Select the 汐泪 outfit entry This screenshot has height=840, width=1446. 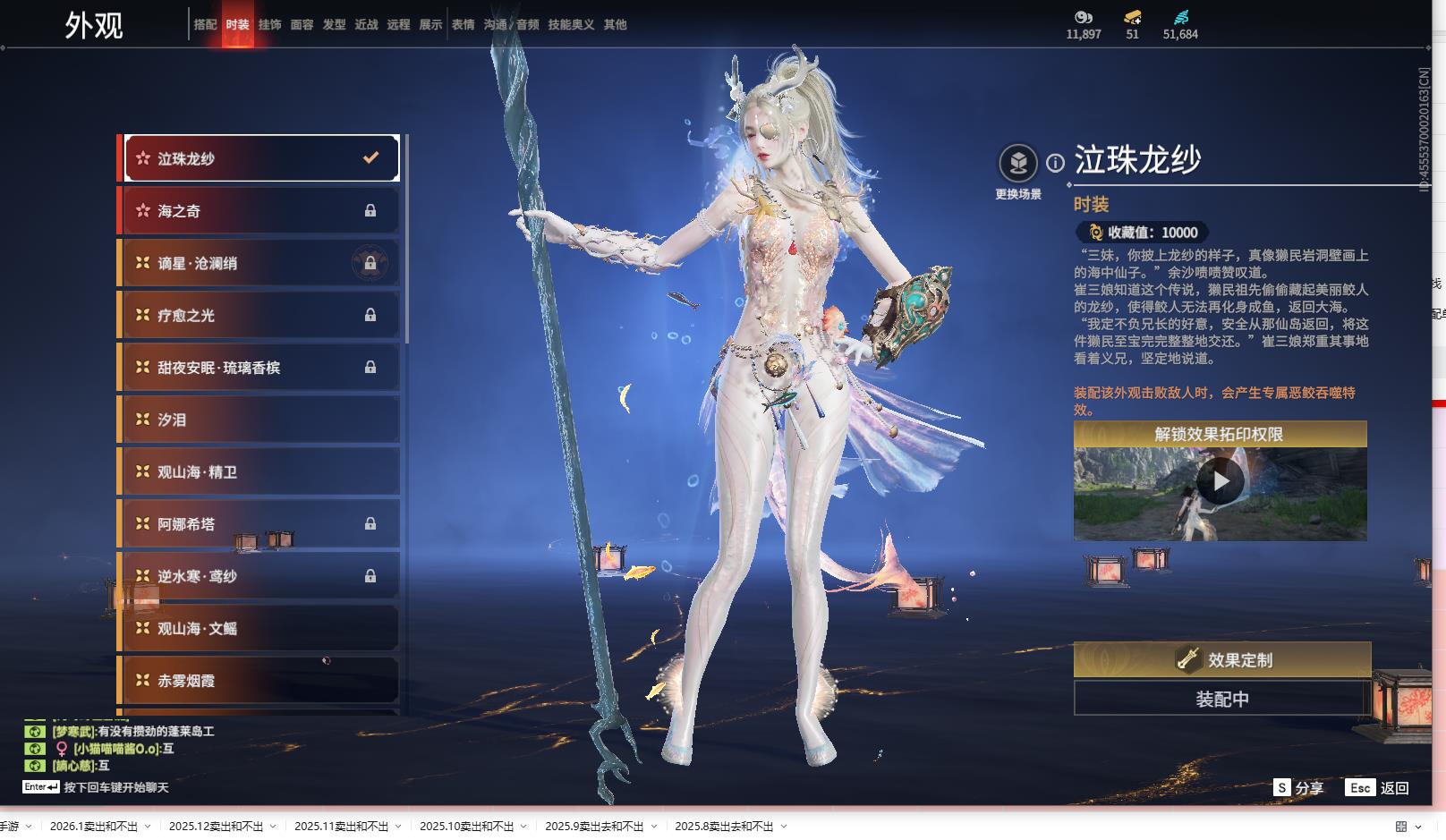260,420
